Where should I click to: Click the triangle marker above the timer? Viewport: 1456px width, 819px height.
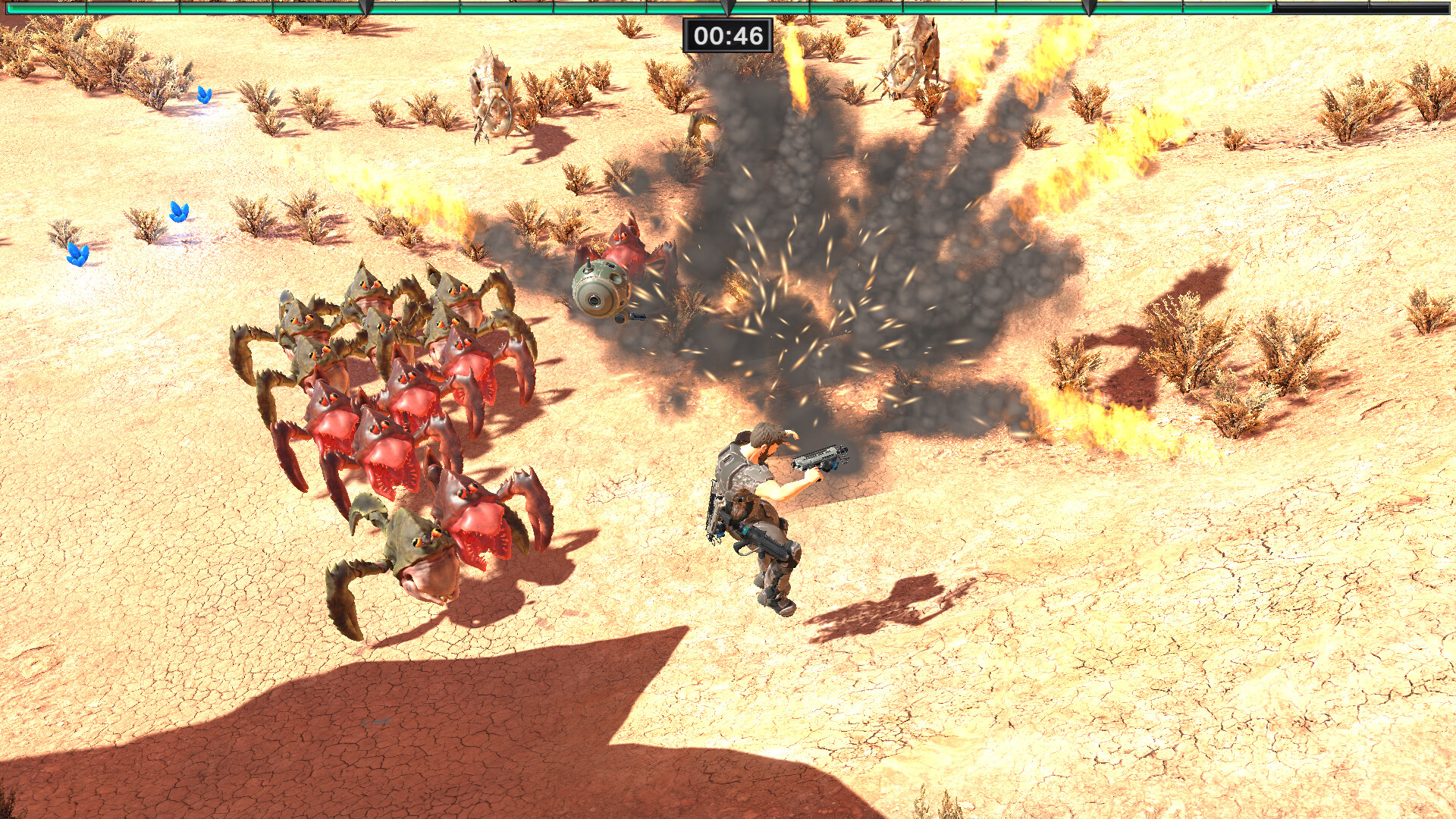[728, 8]
